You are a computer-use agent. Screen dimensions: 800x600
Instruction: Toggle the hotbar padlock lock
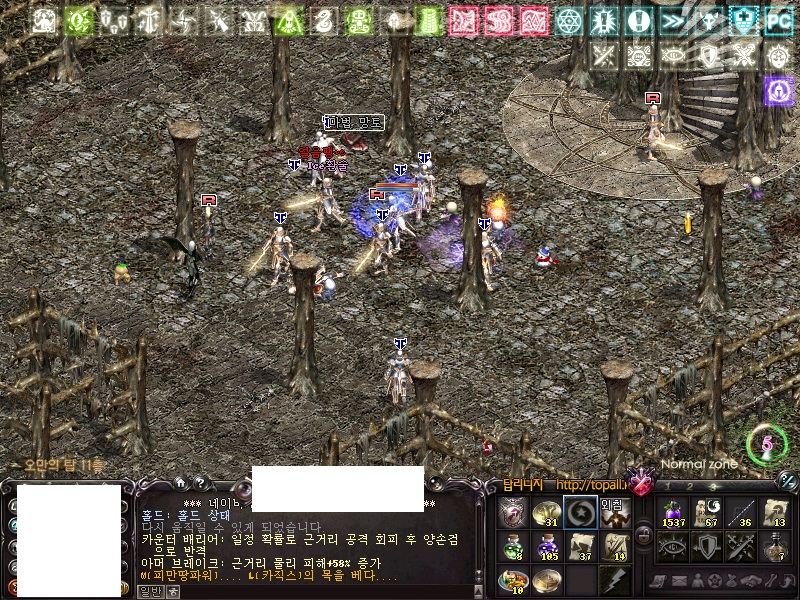(644, 534)
